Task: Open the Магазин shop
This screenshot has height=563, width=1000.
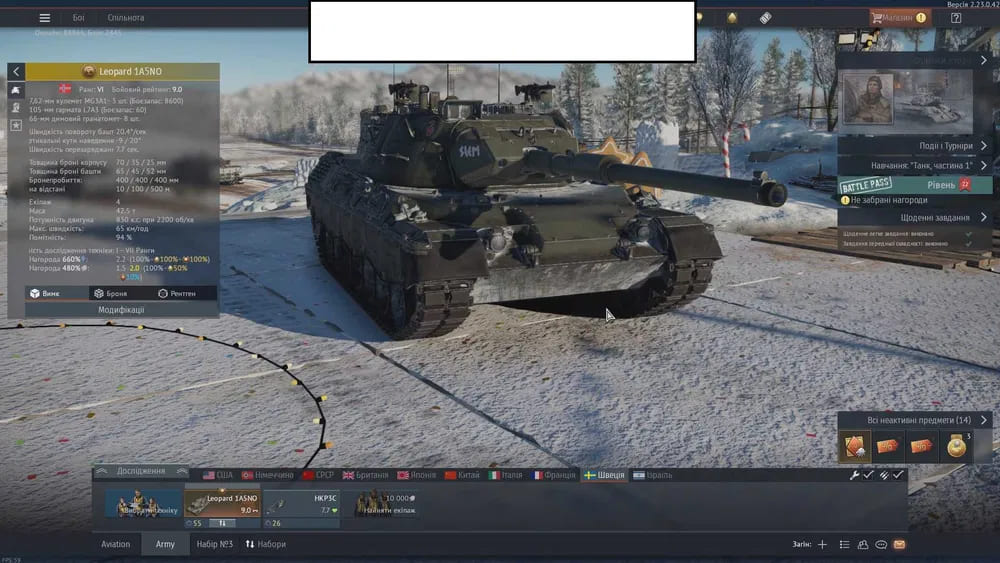Action: [x=897, y=17]
